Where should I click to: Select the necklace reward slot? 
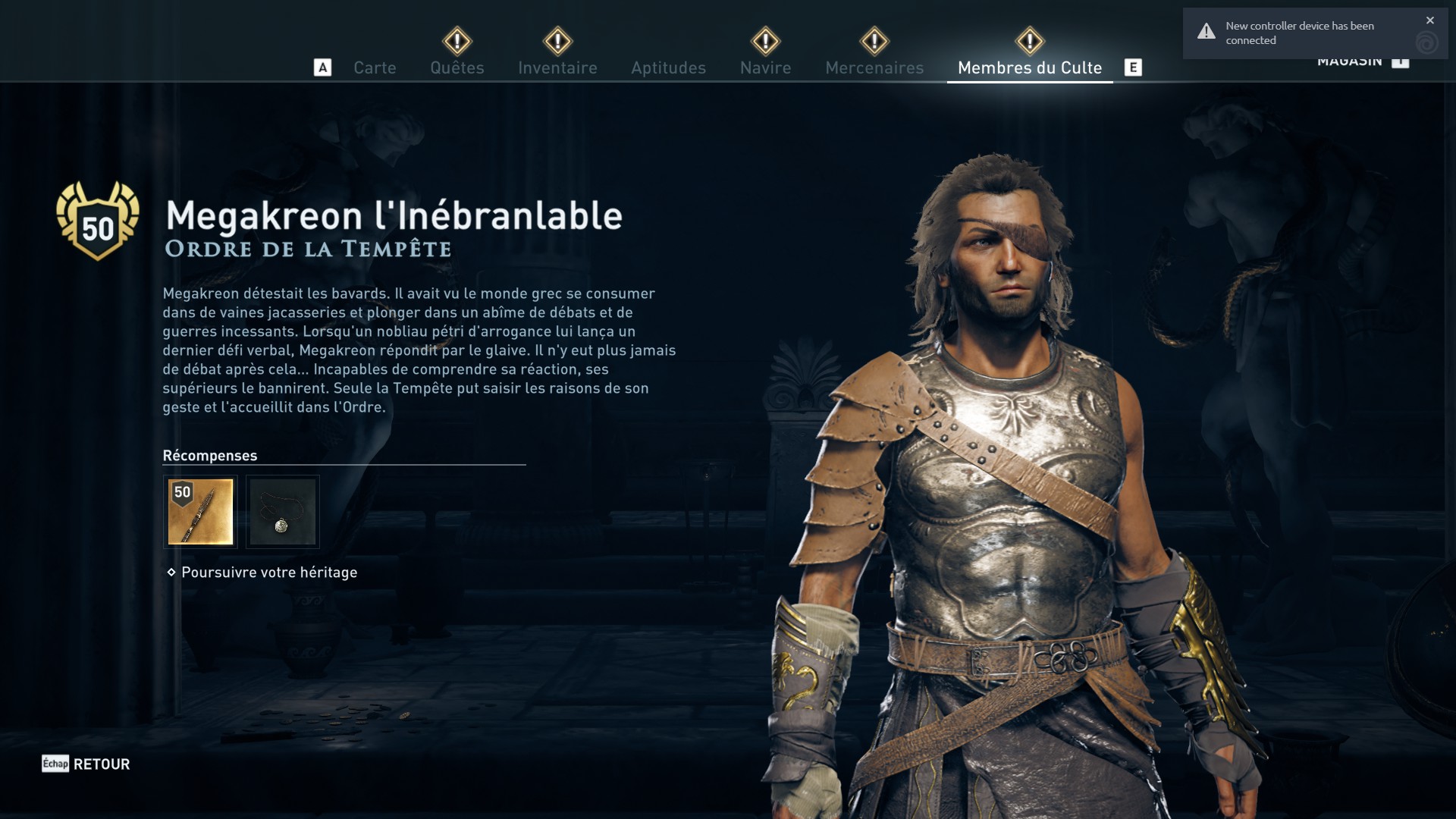(x=283, y=512)
